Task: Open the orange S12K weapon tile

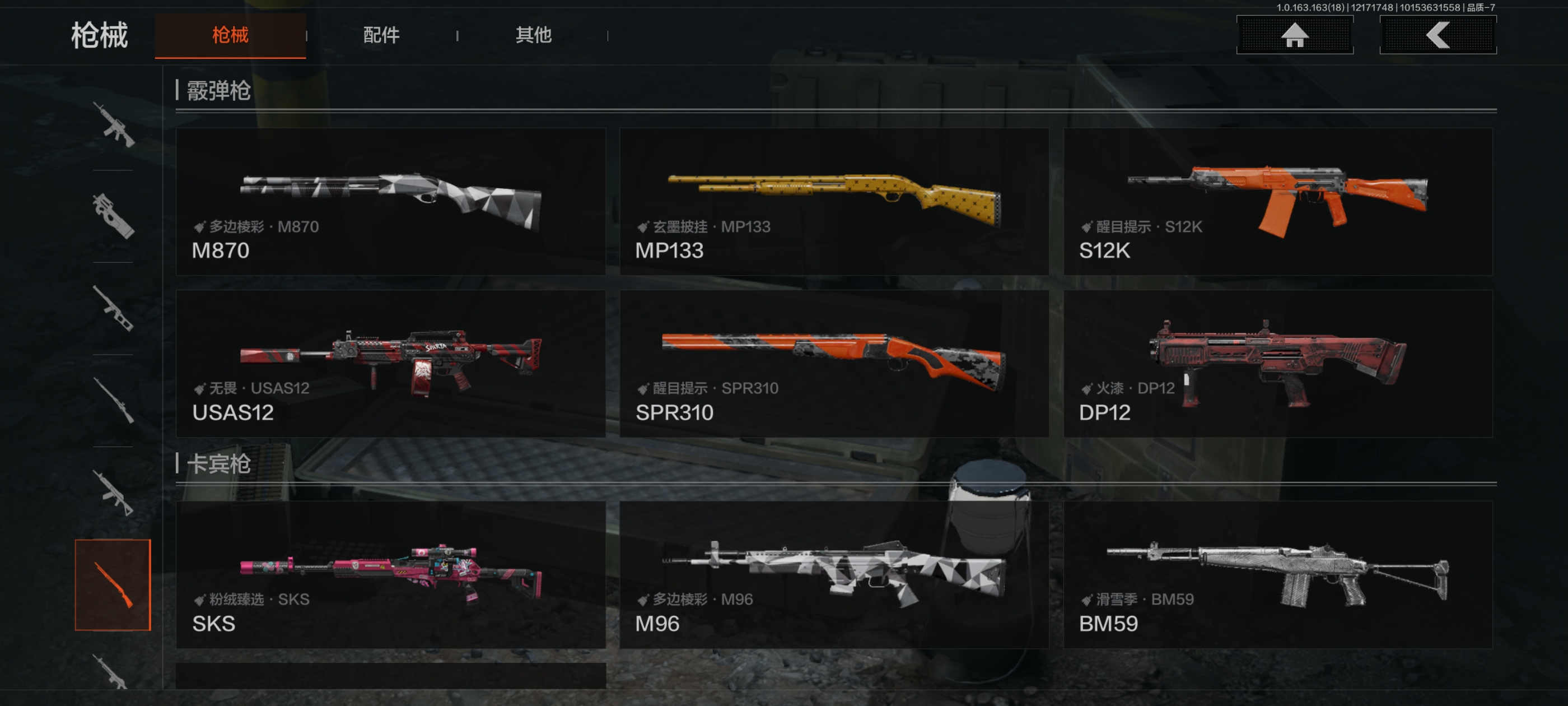Action: [x=1277, y=202]
